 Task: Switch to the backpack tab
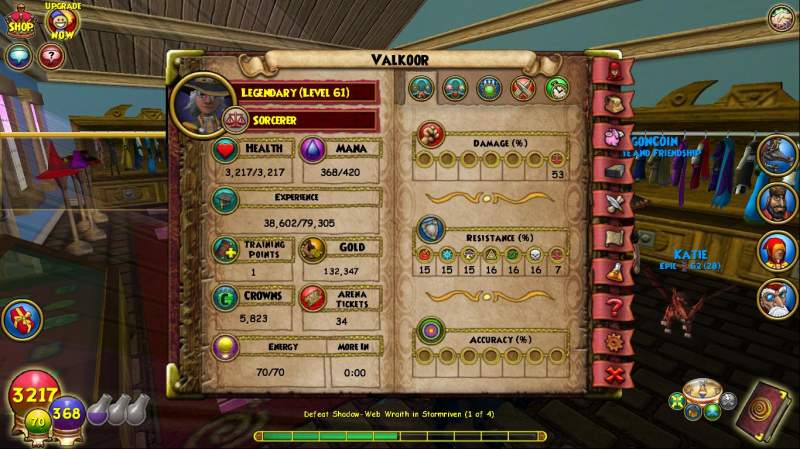coord(614,103)
